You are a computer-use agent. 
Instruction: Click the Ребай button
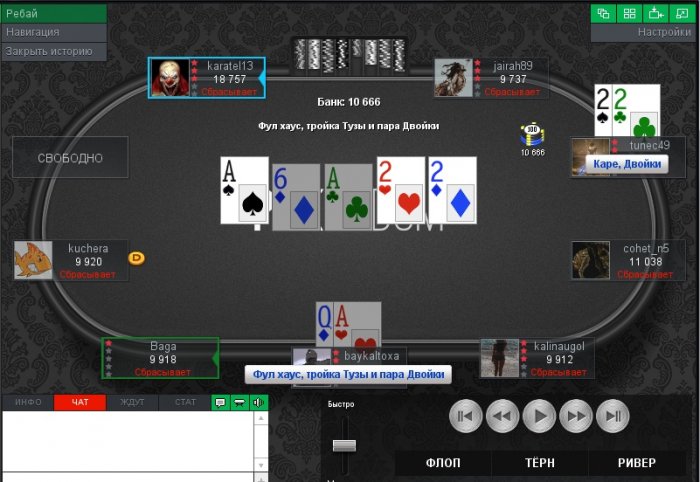tap(53, 13)
